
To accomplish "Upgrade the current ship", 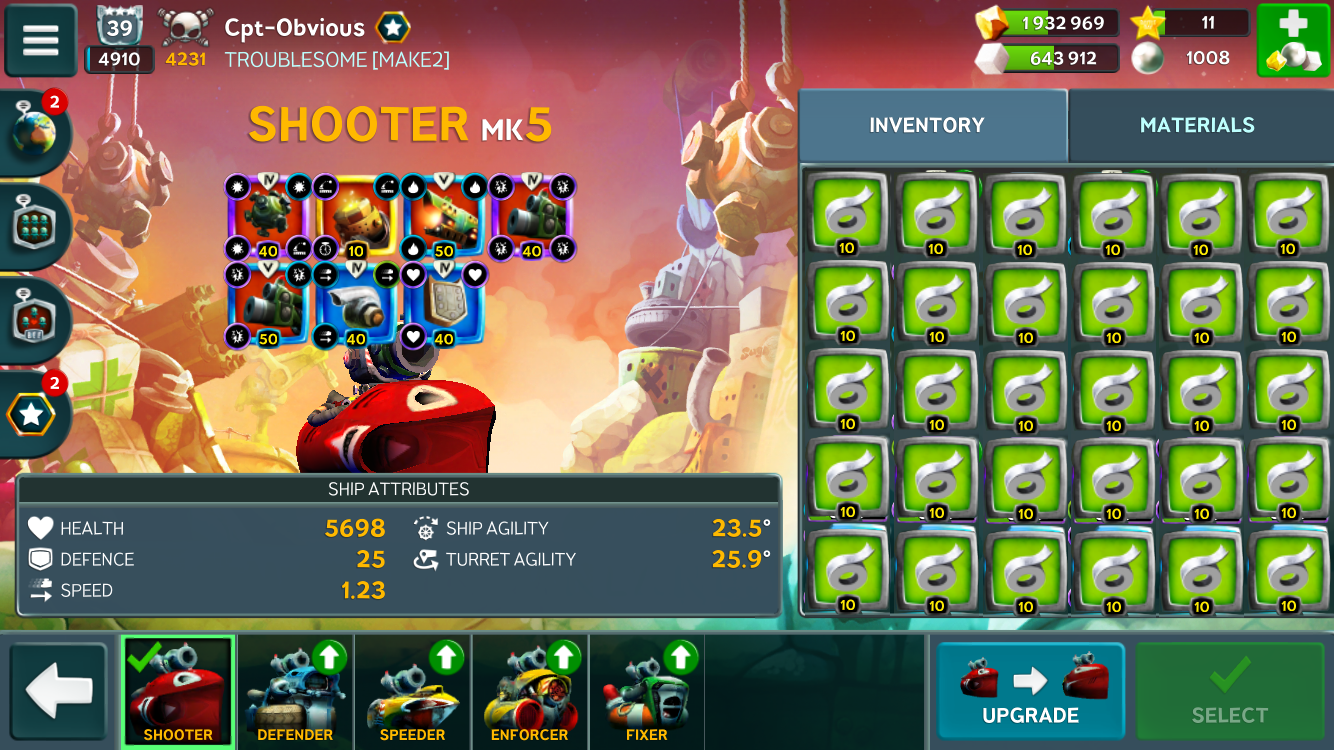I will coord(1030,691).
